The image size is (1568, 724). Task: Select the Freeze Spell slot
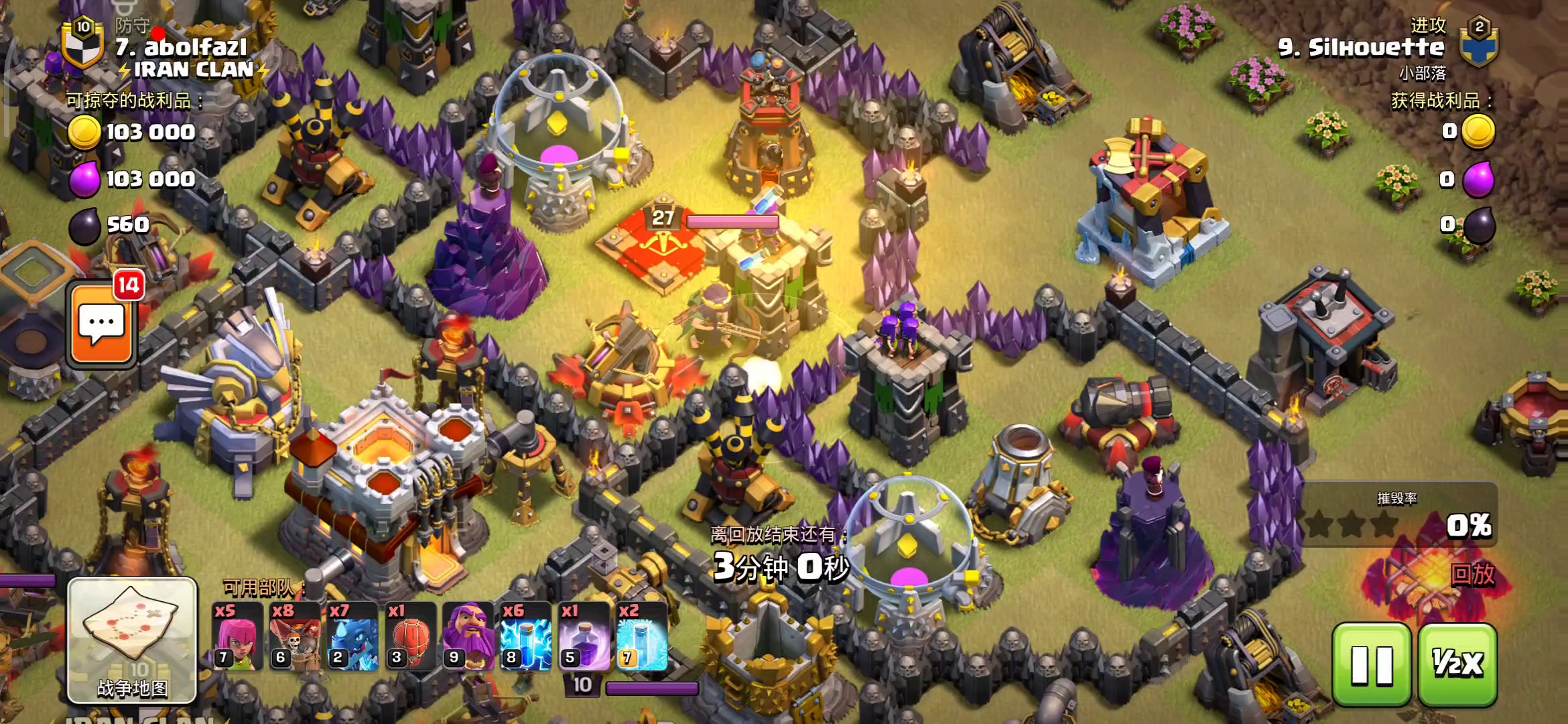(641, 637)
